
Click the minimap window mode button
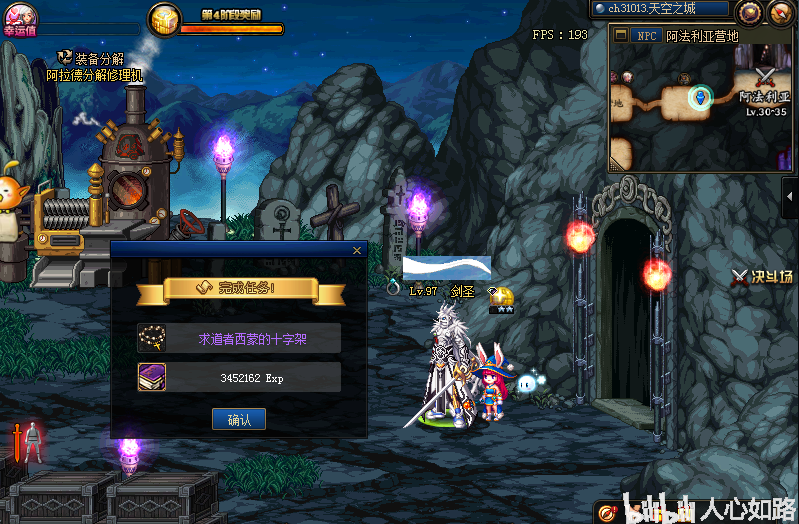coord(620,35)
